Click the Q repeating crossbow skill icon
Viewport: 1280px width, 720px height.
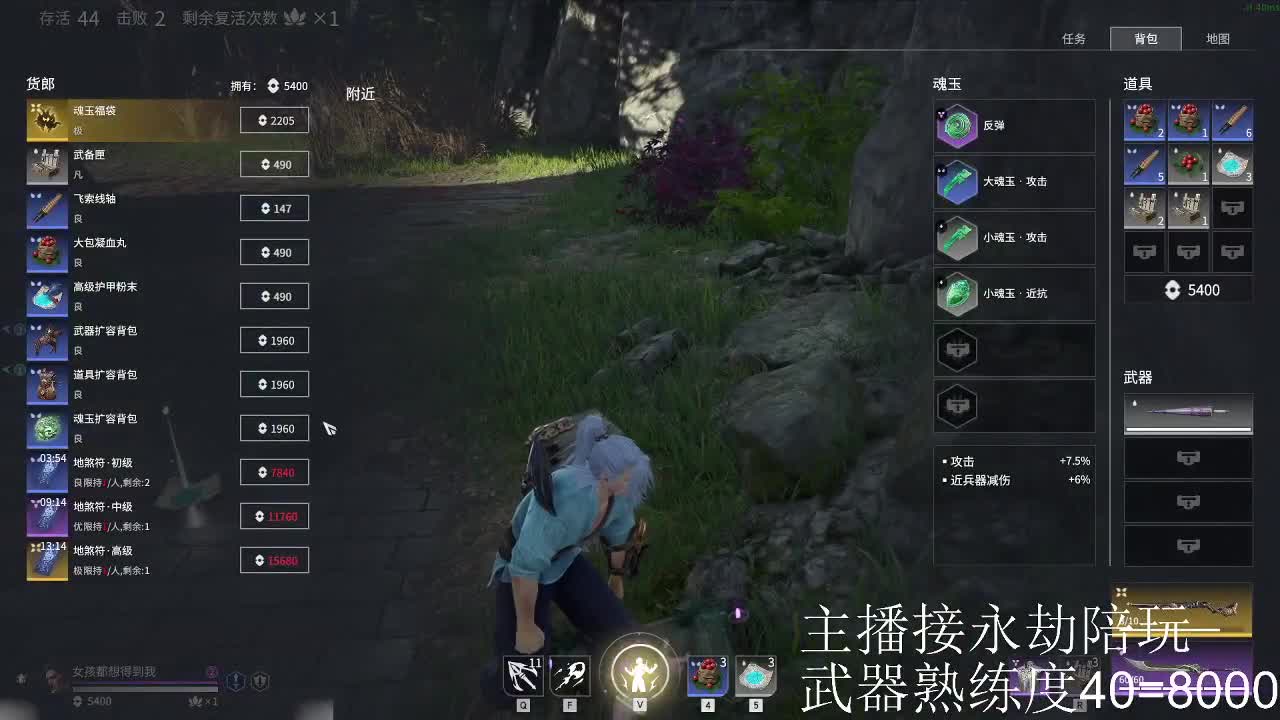[522, 676]
